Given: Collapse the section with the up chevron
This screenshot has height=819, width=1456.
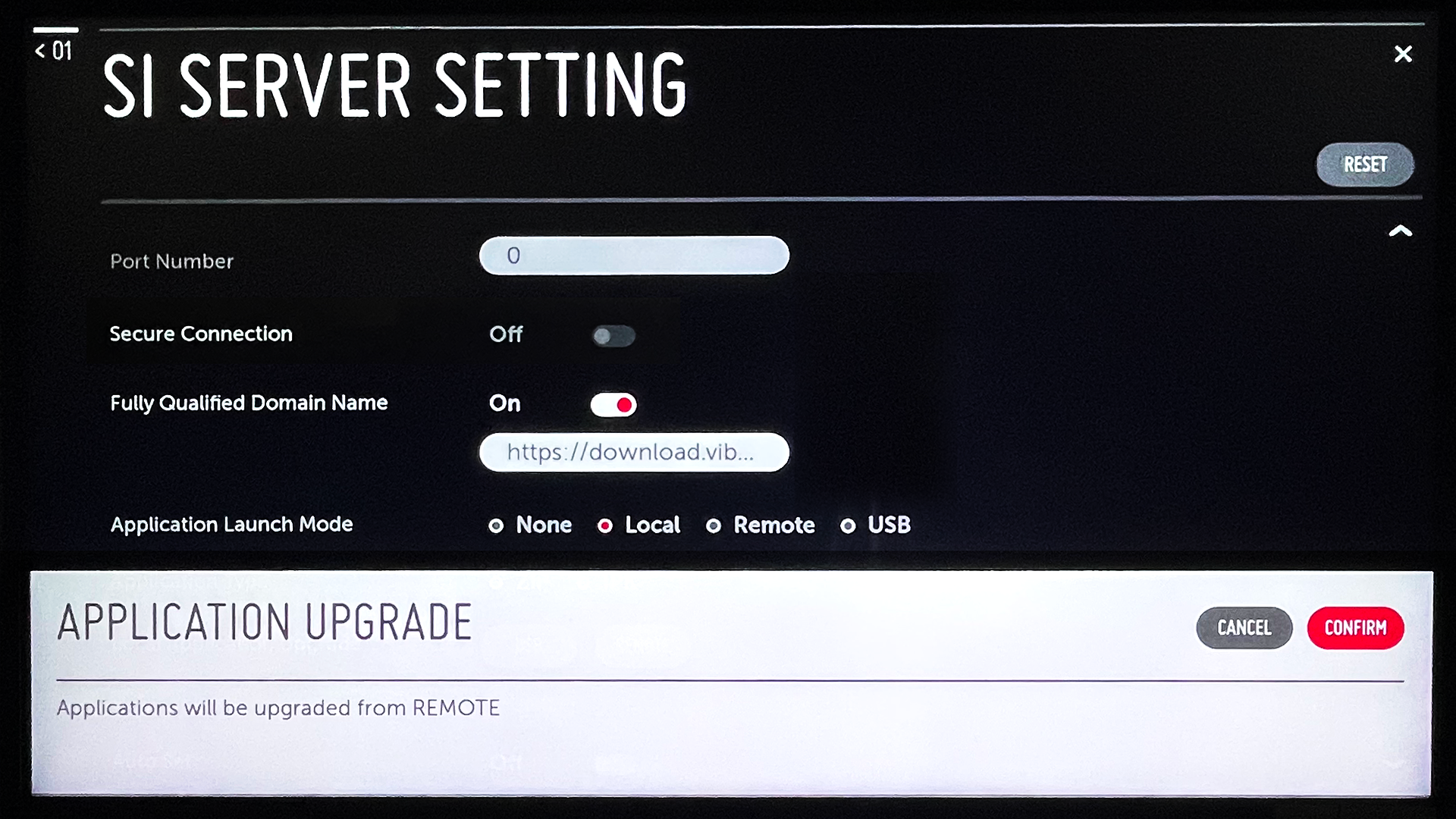Looking at the screenshot, I should point(1400,231).
